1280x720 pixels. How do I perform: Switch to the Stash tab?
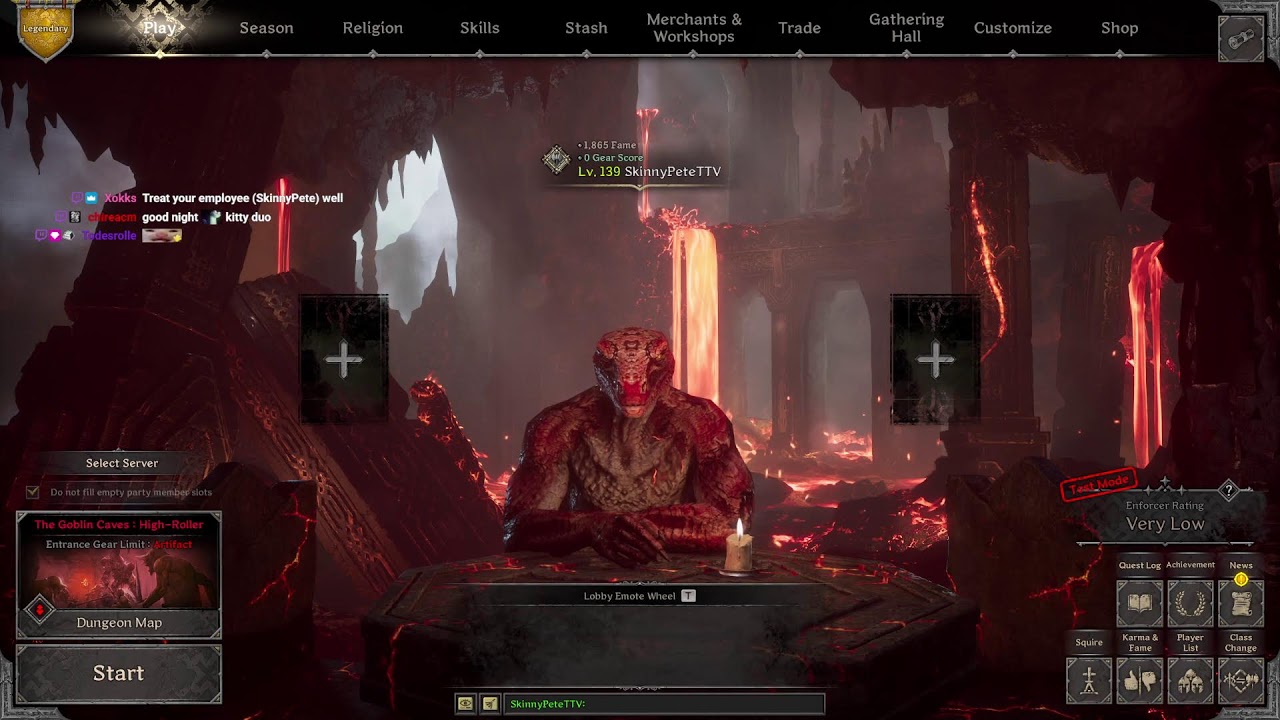[x=586, y=28]
